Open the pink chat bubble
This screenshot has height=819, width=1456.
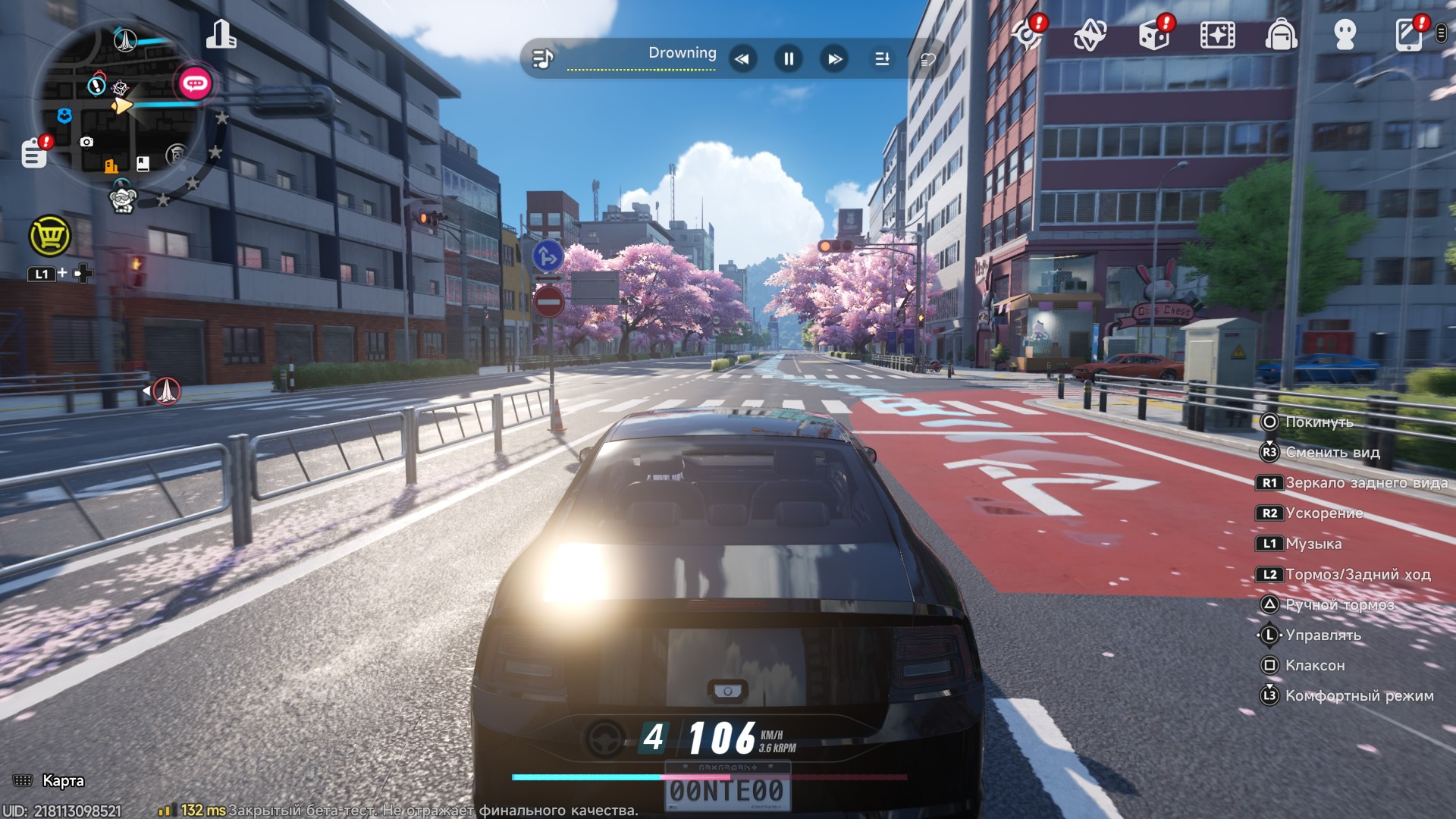pyautogui.click(x=194, y=83)
